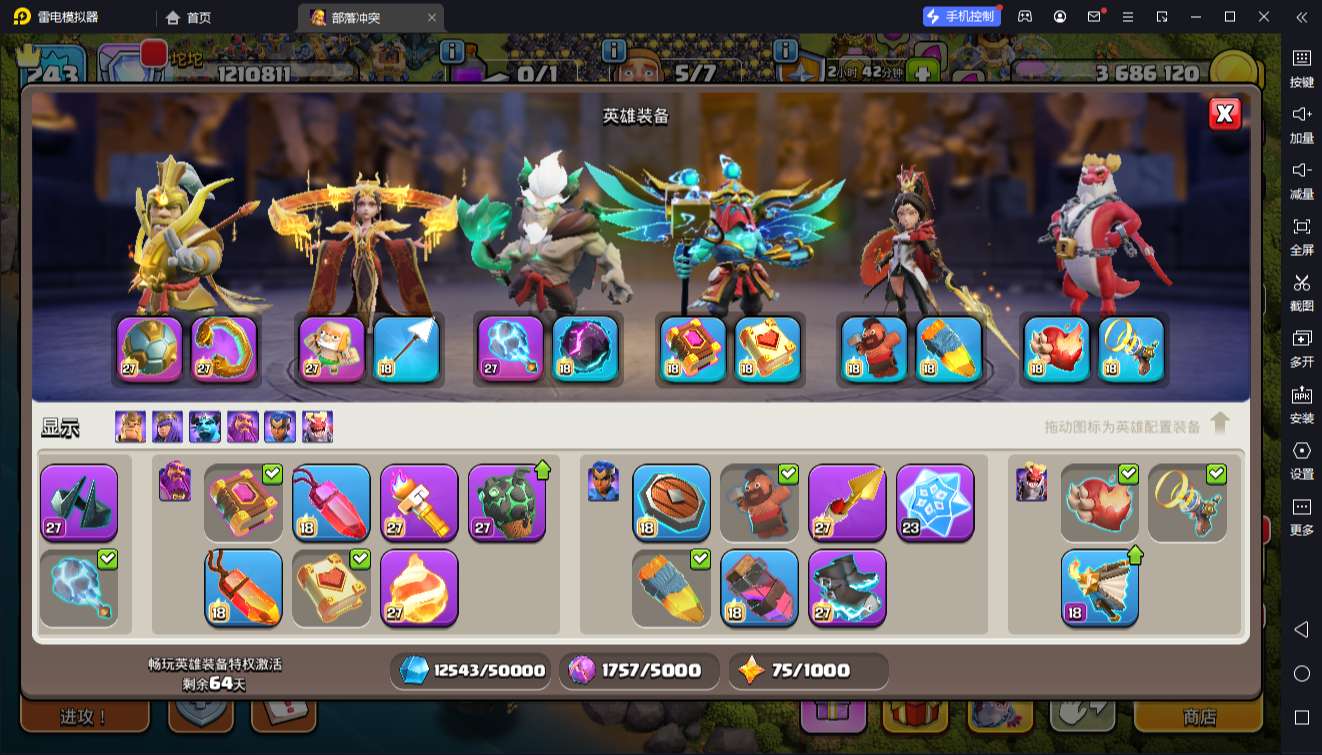Screen dimensions: 1322x755
Task: Select the equipped dark purple orb
Action: point(585,349)
